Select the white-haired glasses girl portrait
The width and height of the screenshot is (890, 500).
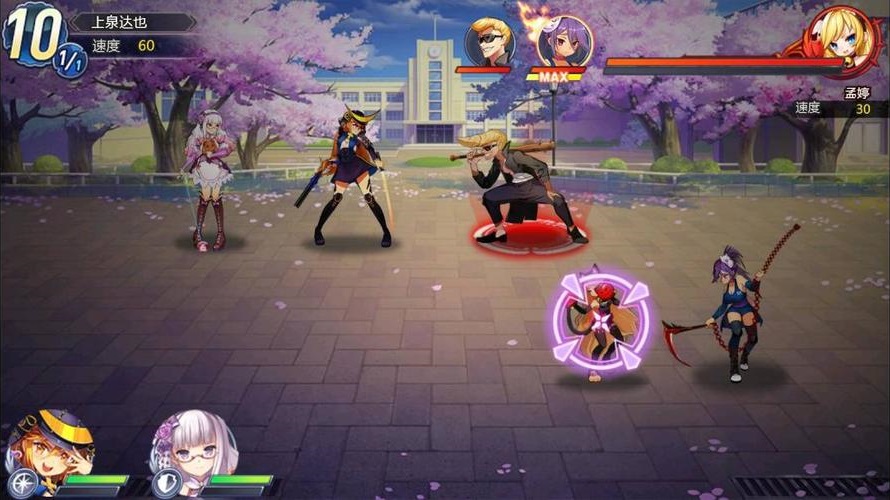click(x=194, y=447)
